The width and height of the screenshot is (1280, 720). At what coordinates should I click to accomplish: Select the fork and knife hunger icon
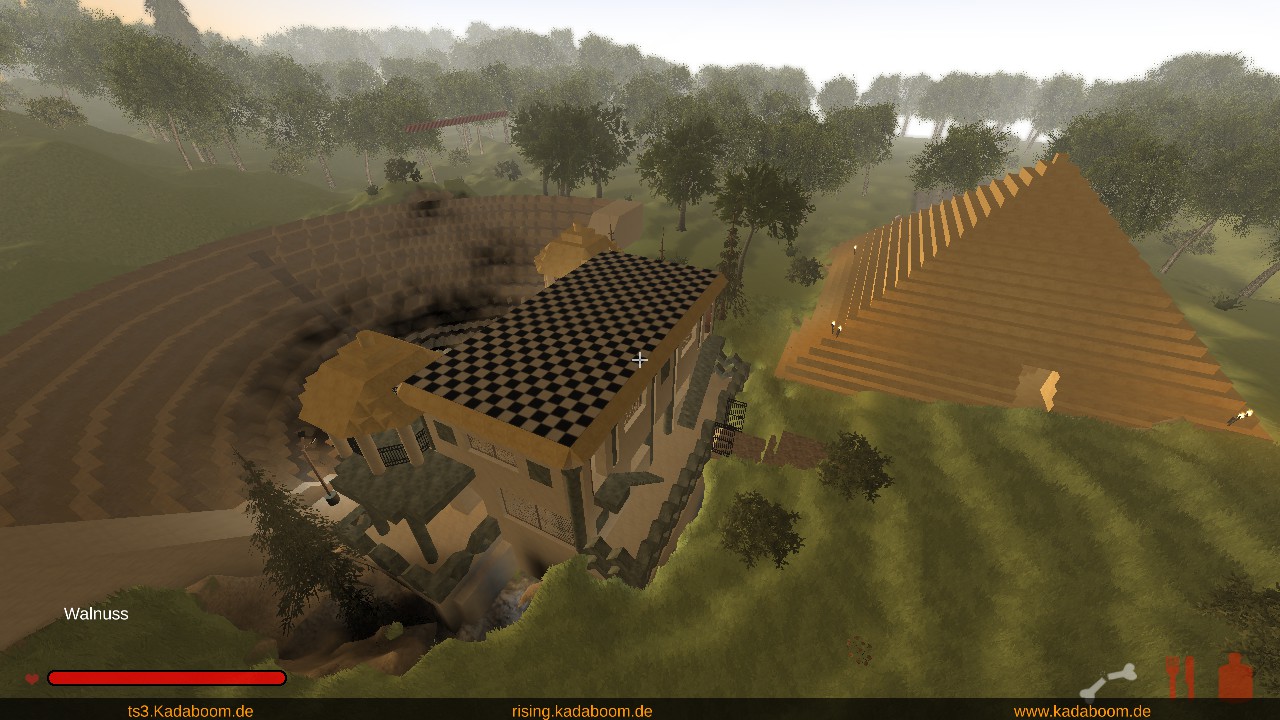click(x=1181, y=677)
